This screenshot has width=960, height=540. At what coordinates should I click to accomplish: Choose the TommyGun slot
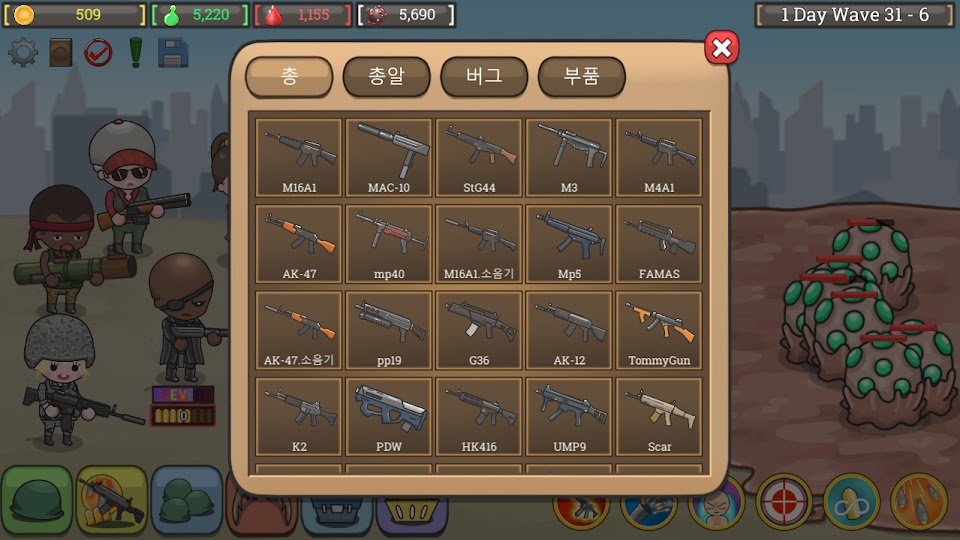tap(659, 329)
